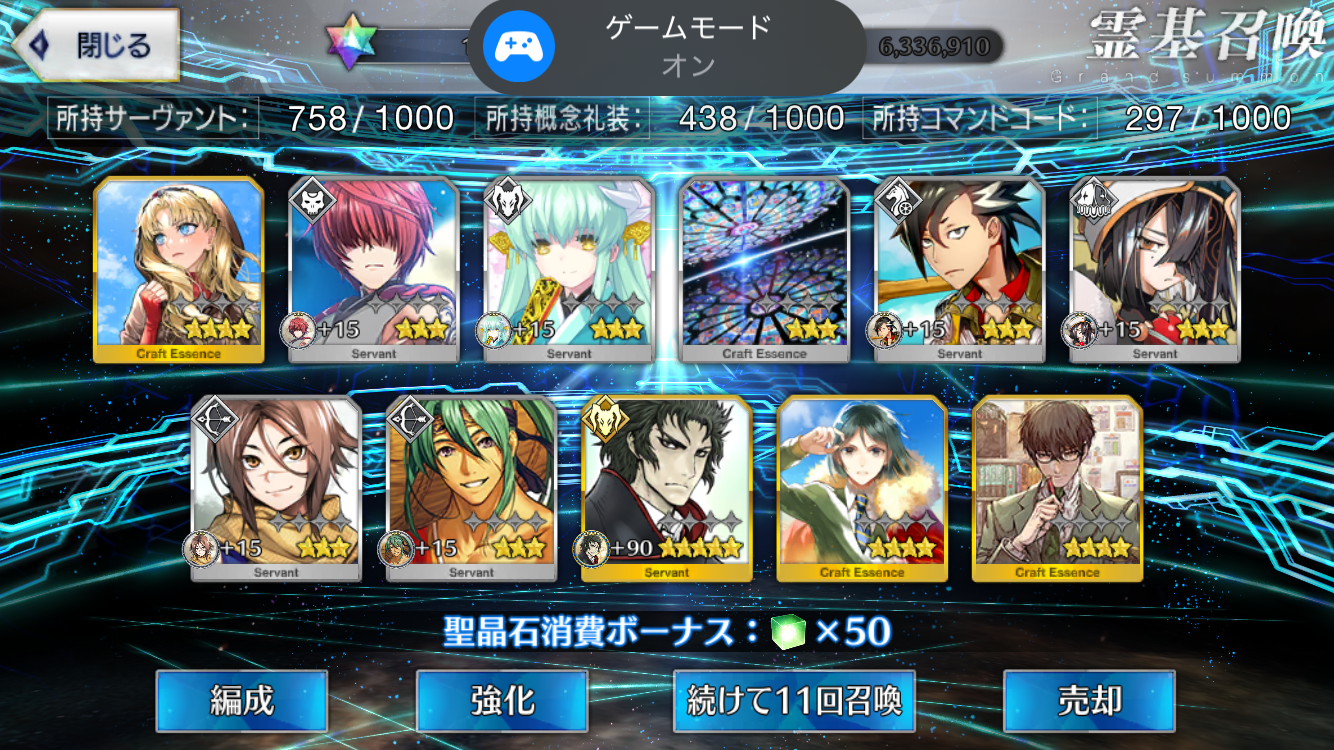Select the five-star gold Servant card
Viewport: 1334px width, 750px height.
666,487
